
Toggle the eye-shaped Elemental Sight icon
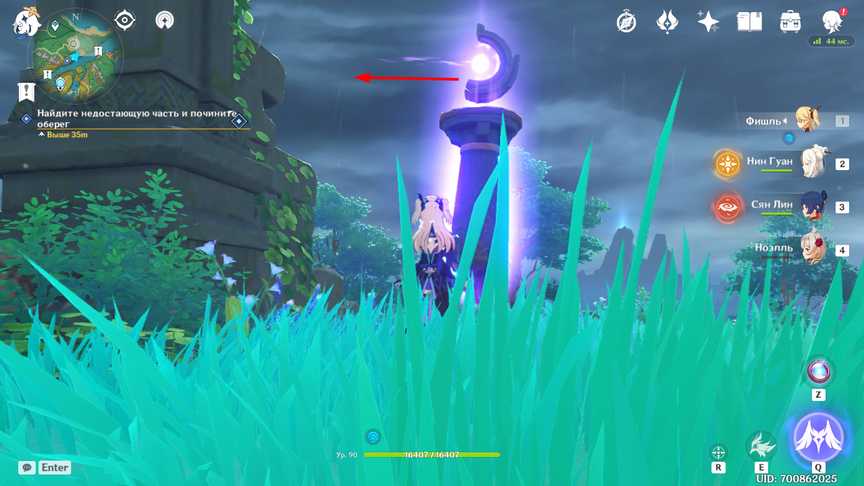click(x=125, y=20)
